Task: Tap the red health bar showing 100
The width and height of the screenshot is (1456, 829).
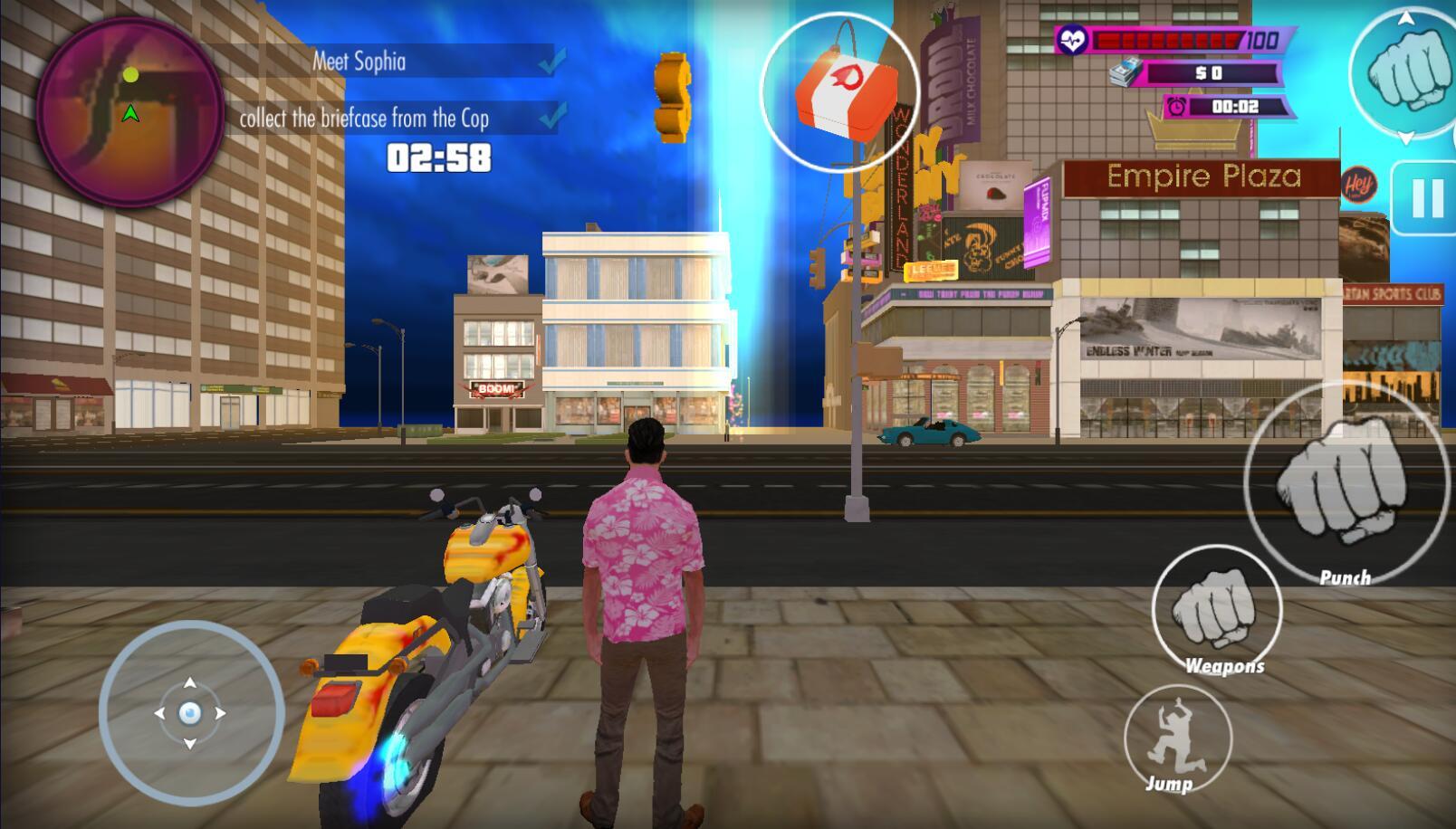Action: tap(1162, 39)
